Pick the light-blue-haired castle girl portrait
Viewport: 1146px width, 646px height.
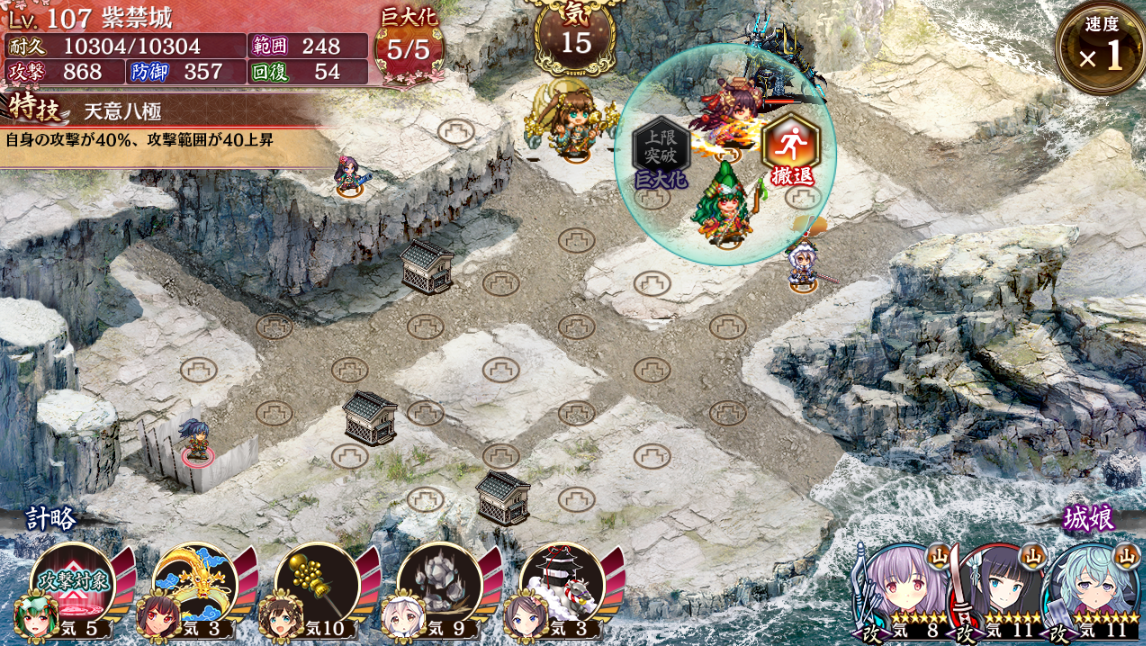tap(1090, 588)
